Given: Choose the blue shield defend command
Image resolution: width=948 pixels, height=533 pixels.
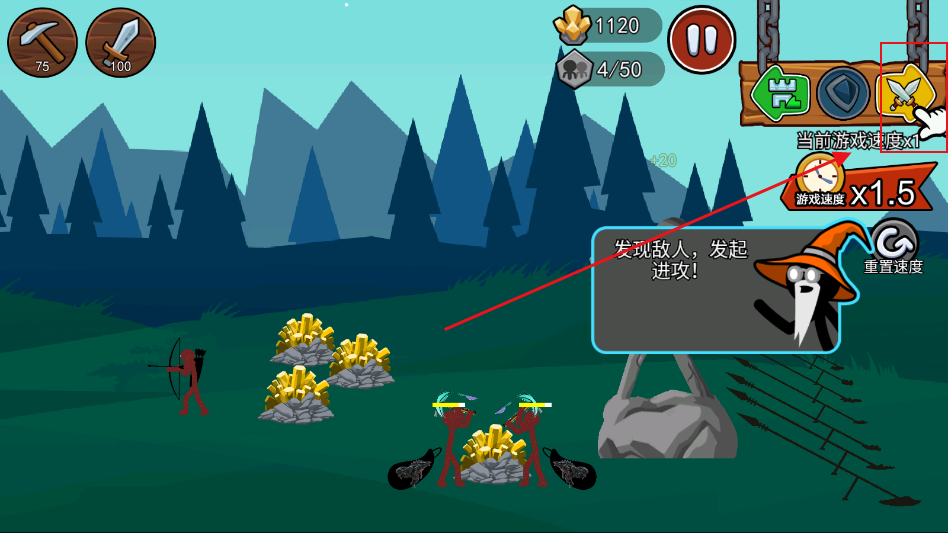Looking at the screenshot, I should (x=843, y=93).
